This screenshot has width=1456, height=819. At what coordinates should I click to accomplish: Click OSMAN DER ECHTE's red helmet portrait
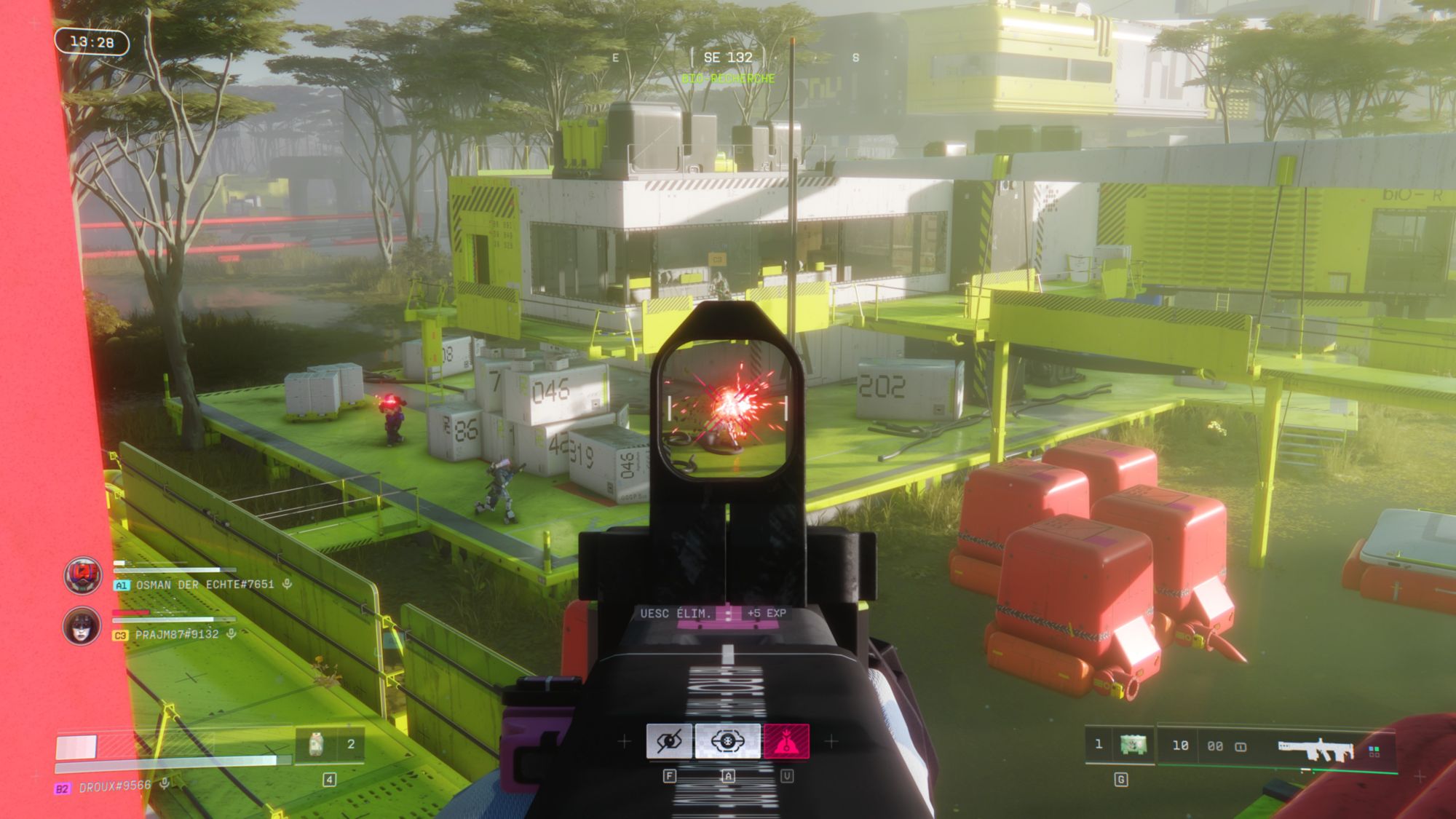pos(82,575)
